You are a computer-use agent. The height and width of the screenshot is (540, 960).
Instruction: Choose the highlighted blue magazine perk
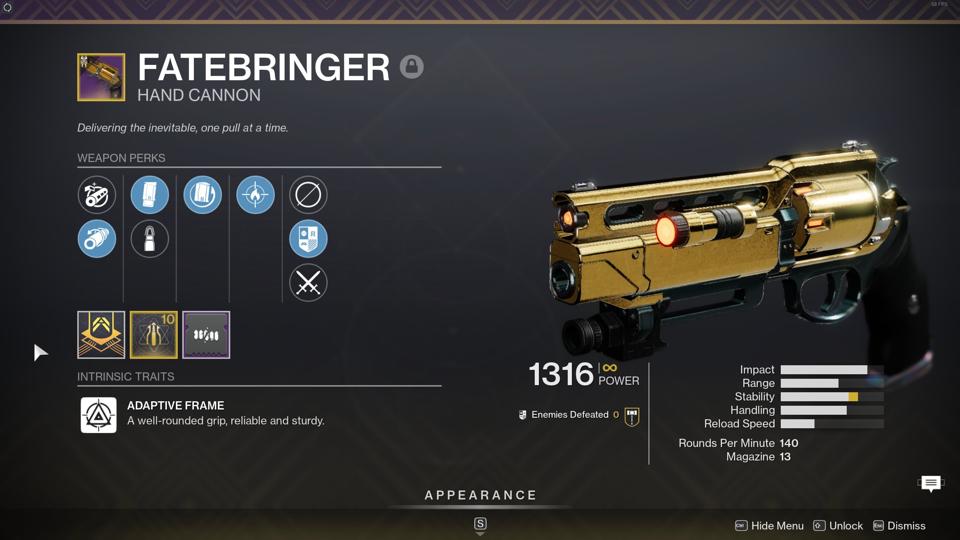[150, 195]
